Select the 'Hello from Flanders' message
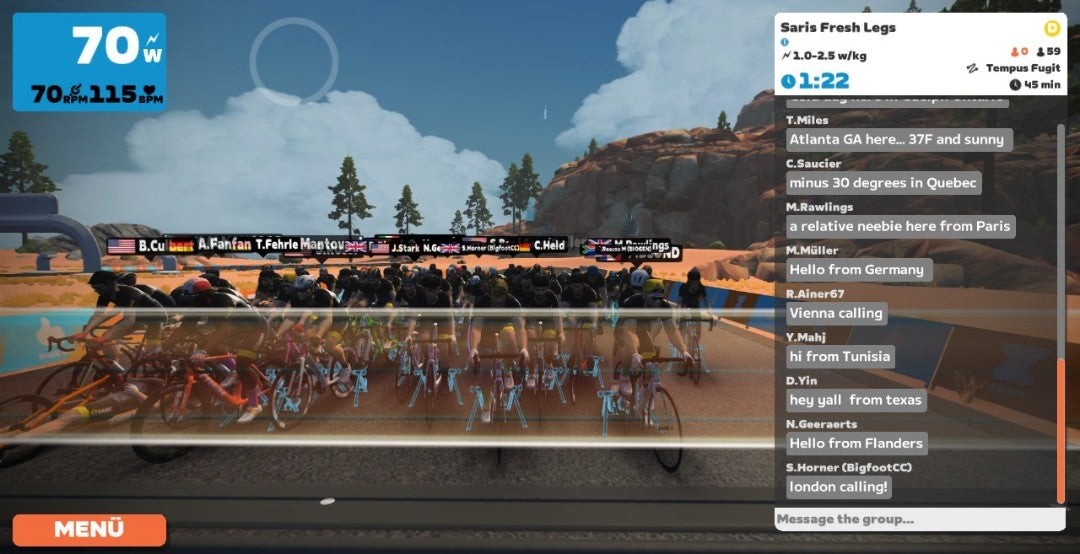Screen dimensions: 1080x554 click(856, 443)
